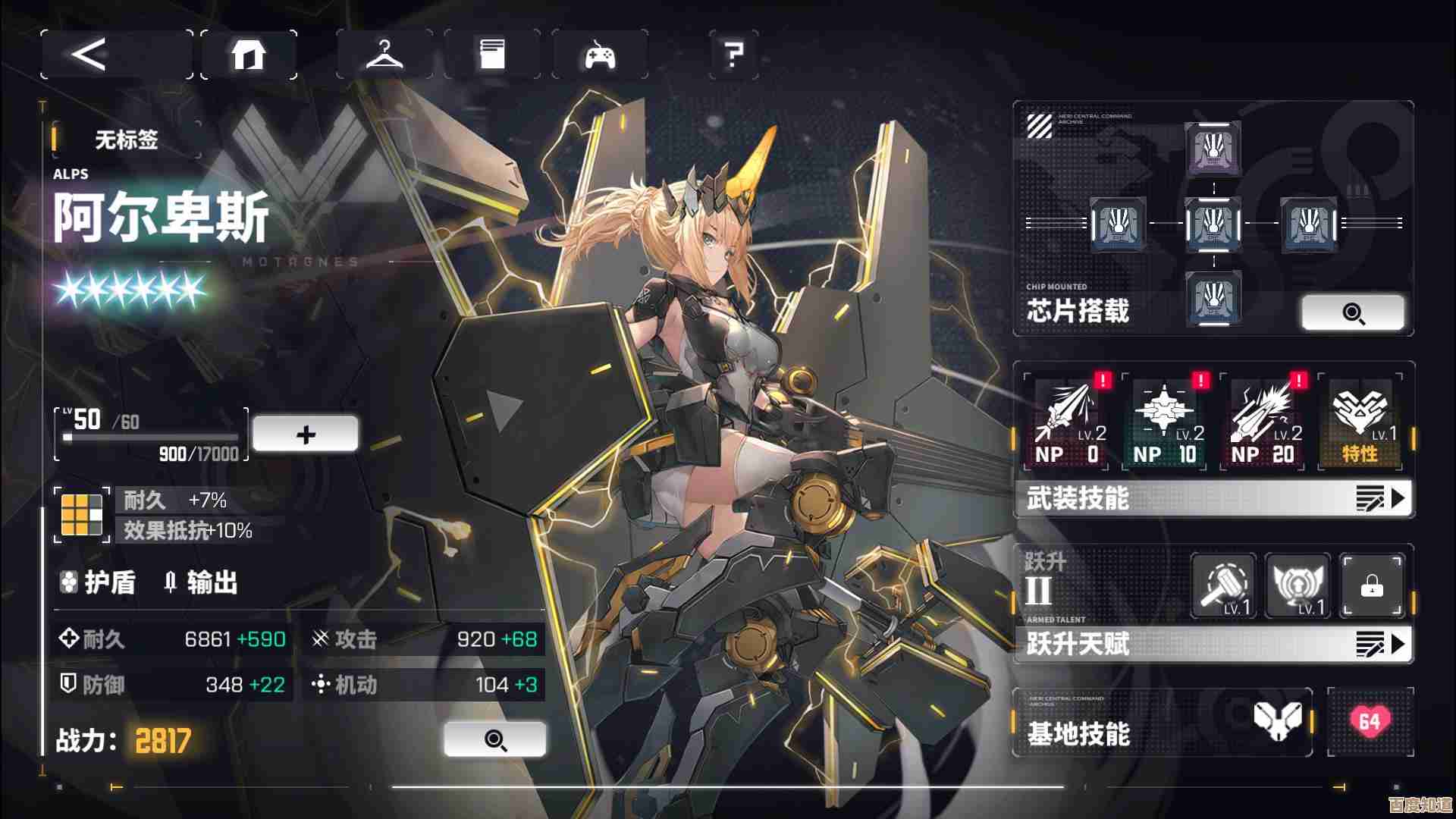Viewport: 1456px width, 819px height.
Task: Click the 基地技能 base skill wing icon
Action: 1279,720
